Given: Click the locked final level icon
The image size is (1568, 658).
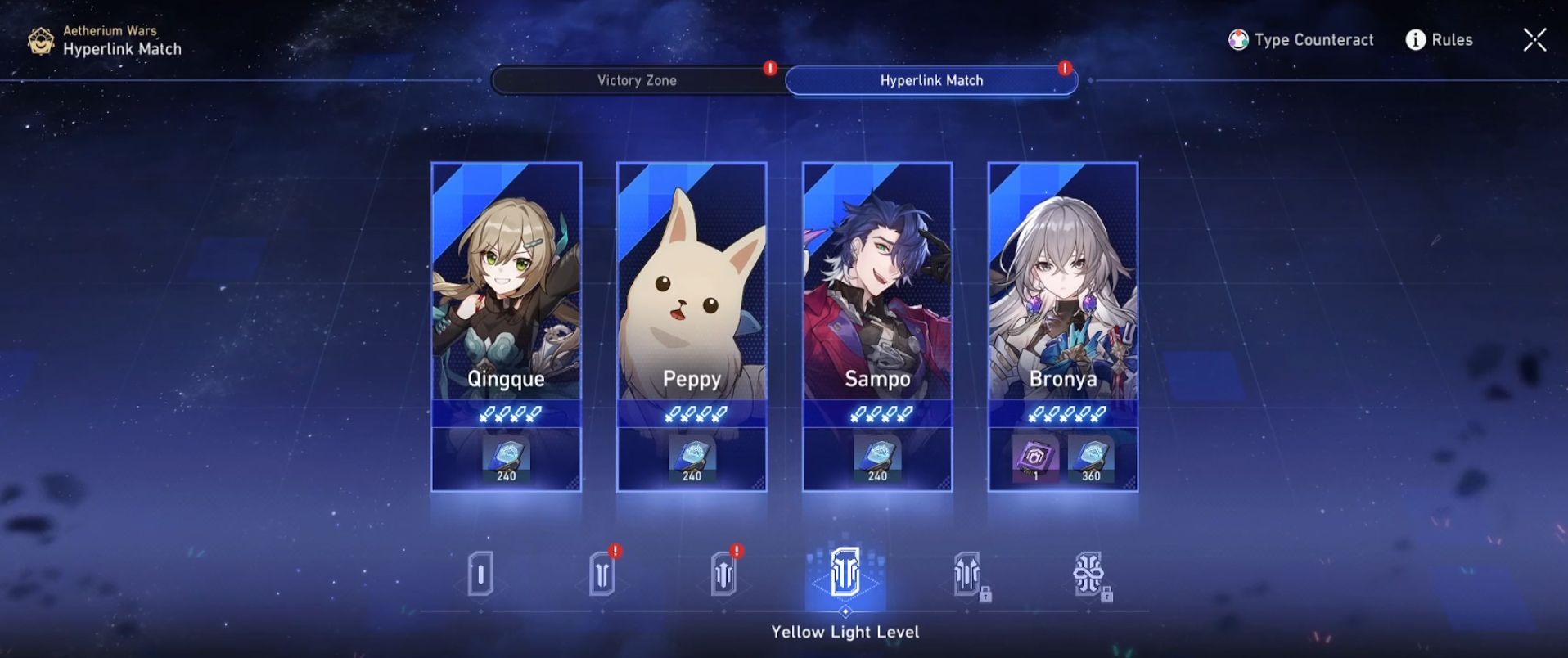Looking at the screenshot, I should (1088, 573).
